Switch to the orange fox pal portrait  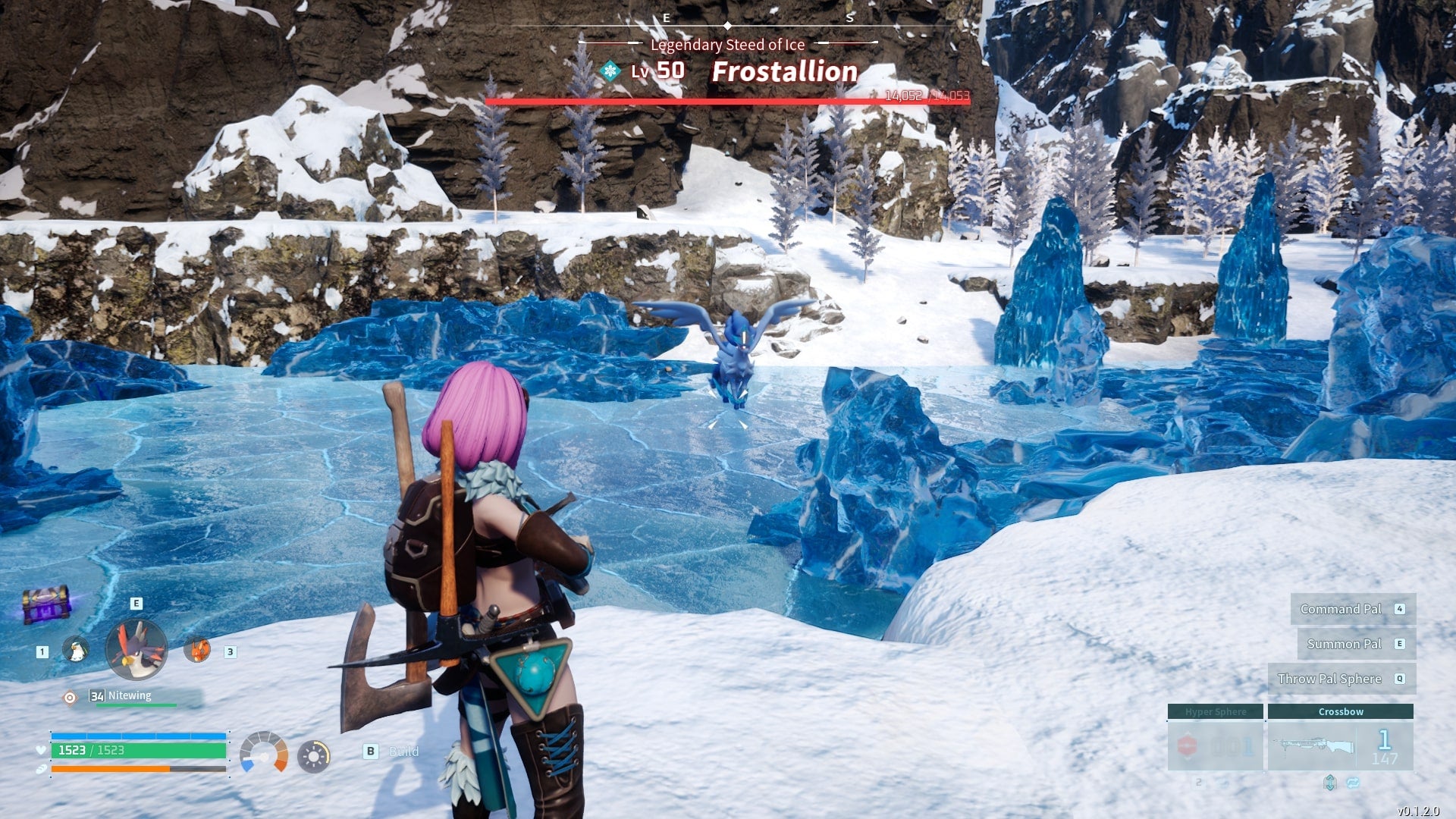pyautogui.click(x=197, y=650)
